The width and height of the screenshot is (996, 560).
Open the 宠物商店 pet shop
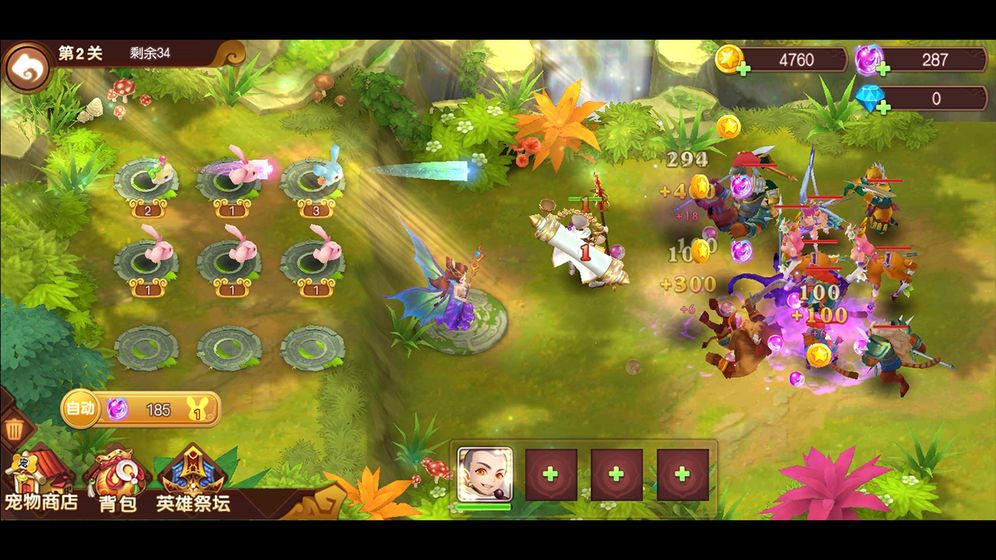coord(39,480)
